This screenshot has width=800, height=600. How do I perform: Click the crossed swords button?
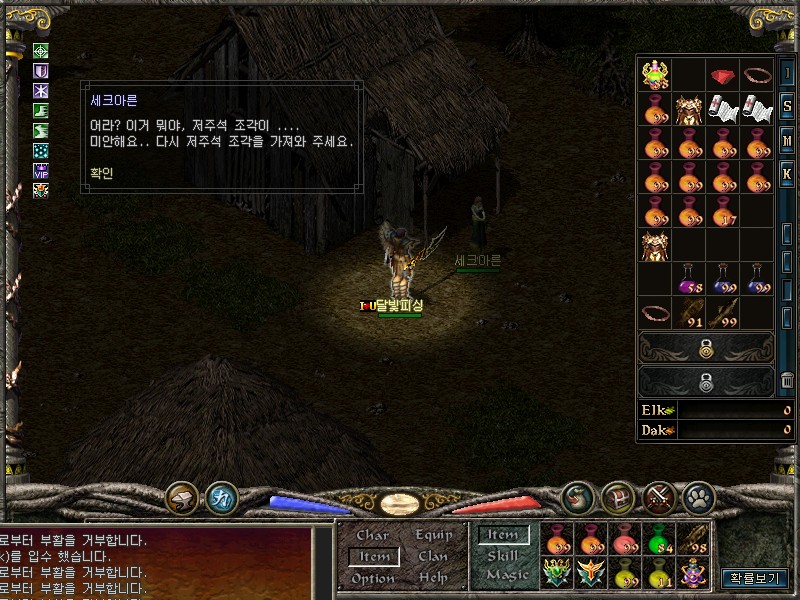pyautogui.click(x=658, y=497)
